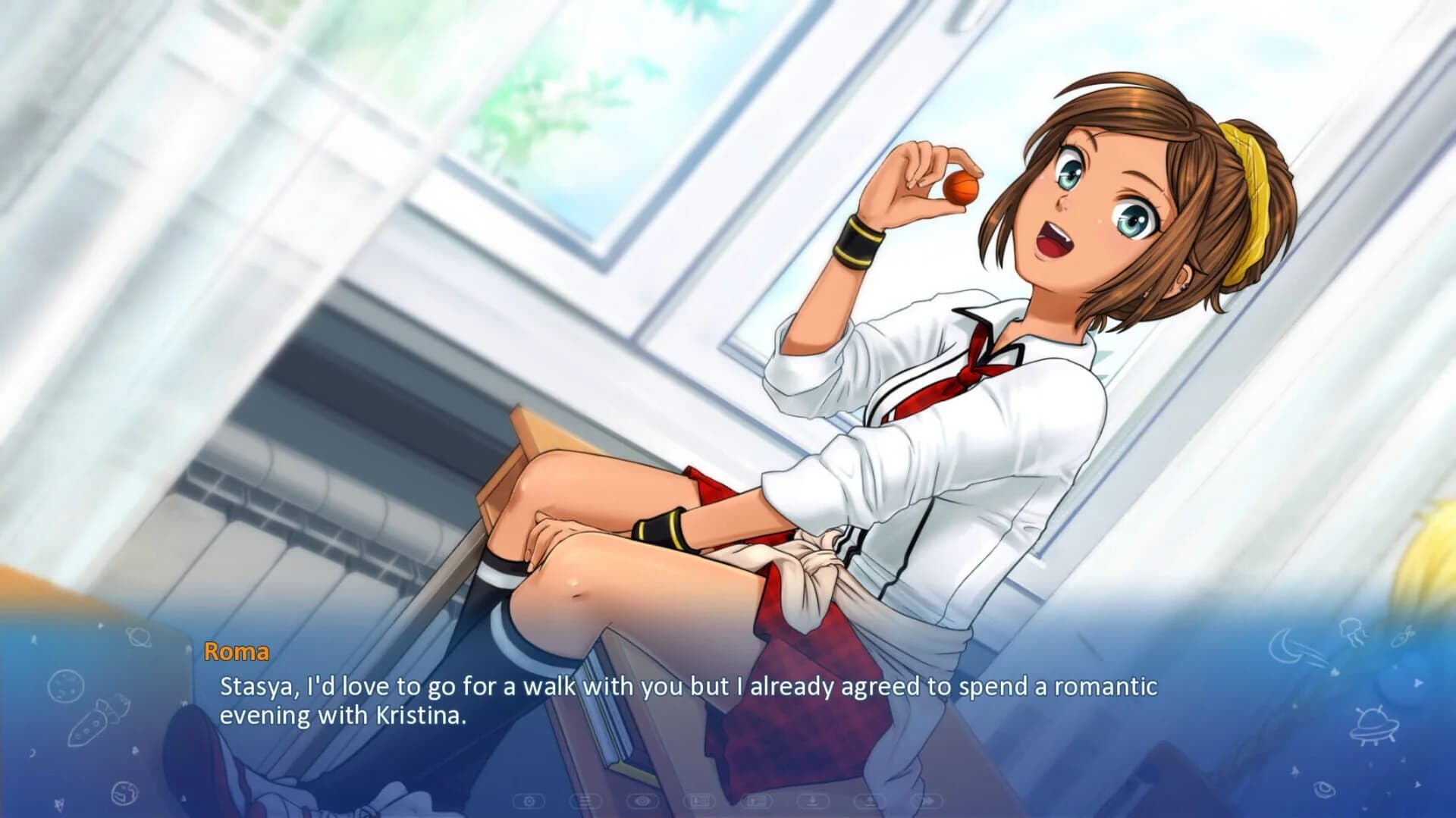
Task: Click the cookie doodle on the left side
Action: (67, 686)
